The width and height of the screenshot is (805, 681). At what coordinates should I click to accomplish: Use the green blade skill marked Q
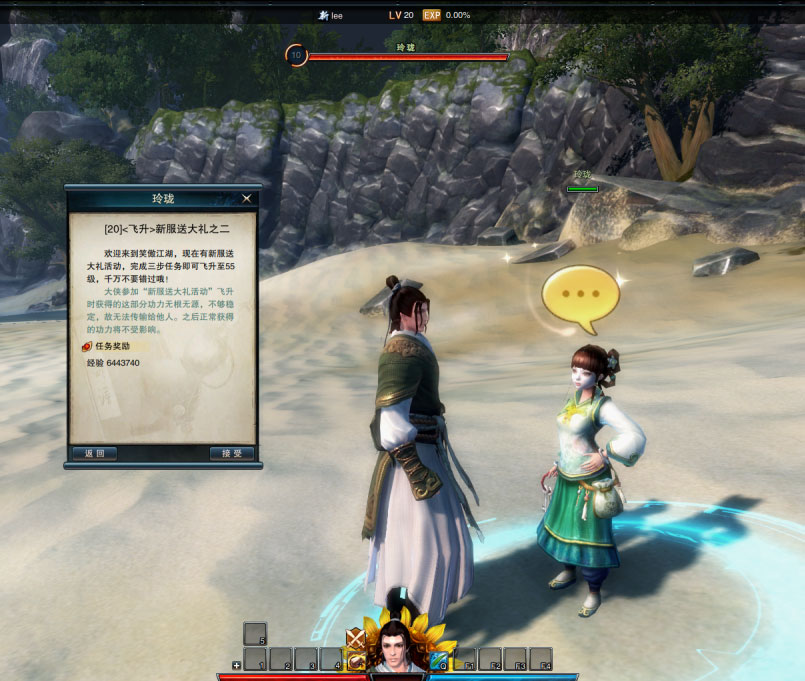point(440,659)
